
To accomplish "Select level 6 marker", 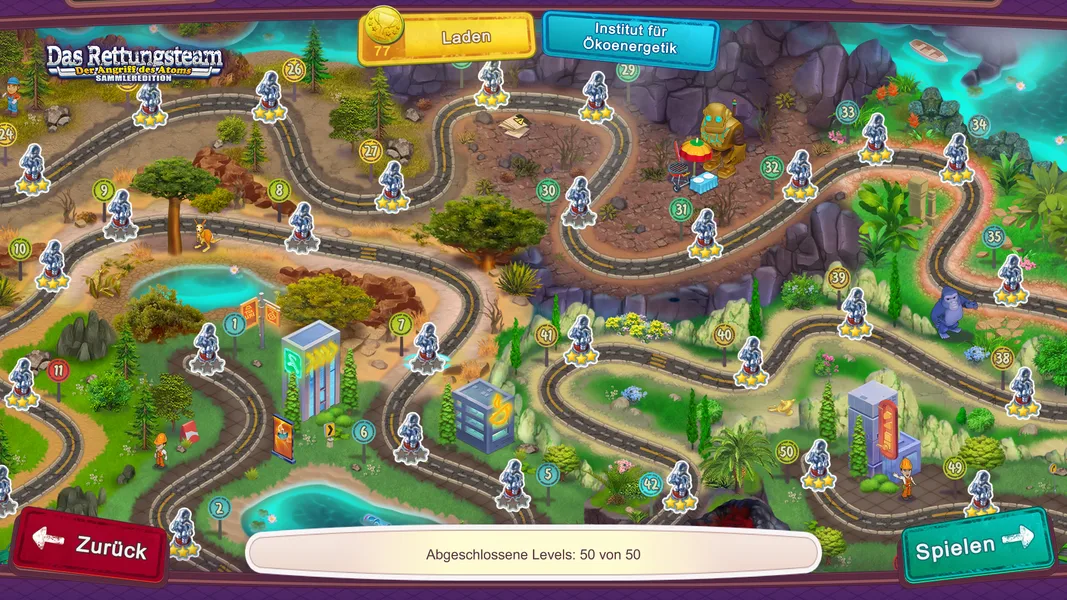I will [x=363, y=431].
